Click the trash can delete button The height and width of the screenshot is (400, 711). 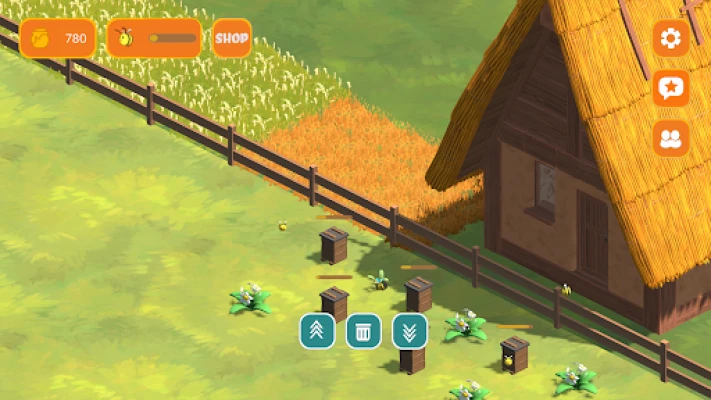pyautogui.click(x=364, y=331)
